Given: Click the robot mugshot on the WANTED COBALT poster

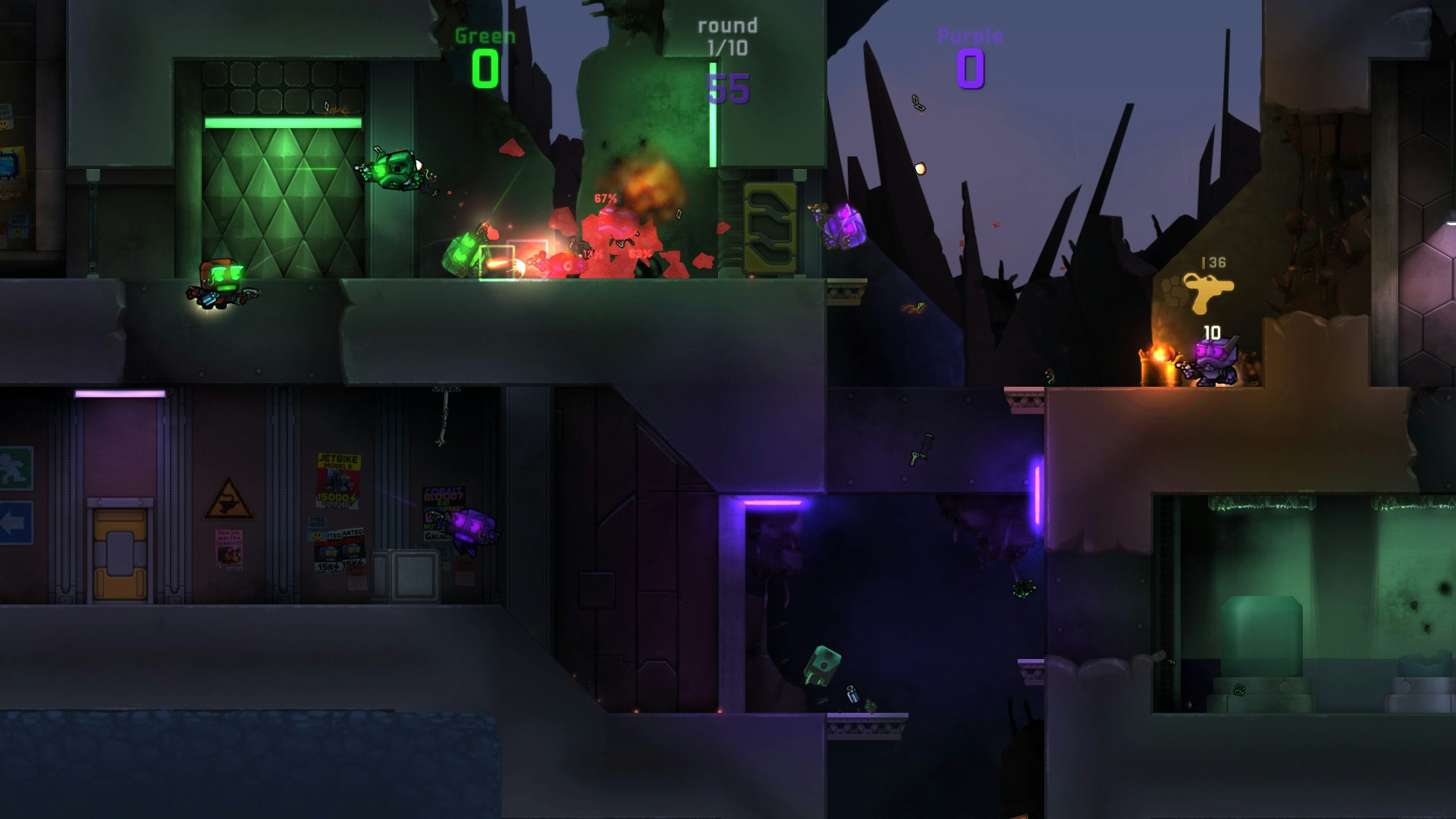Looking at the screenshot, I should [328, 551].
